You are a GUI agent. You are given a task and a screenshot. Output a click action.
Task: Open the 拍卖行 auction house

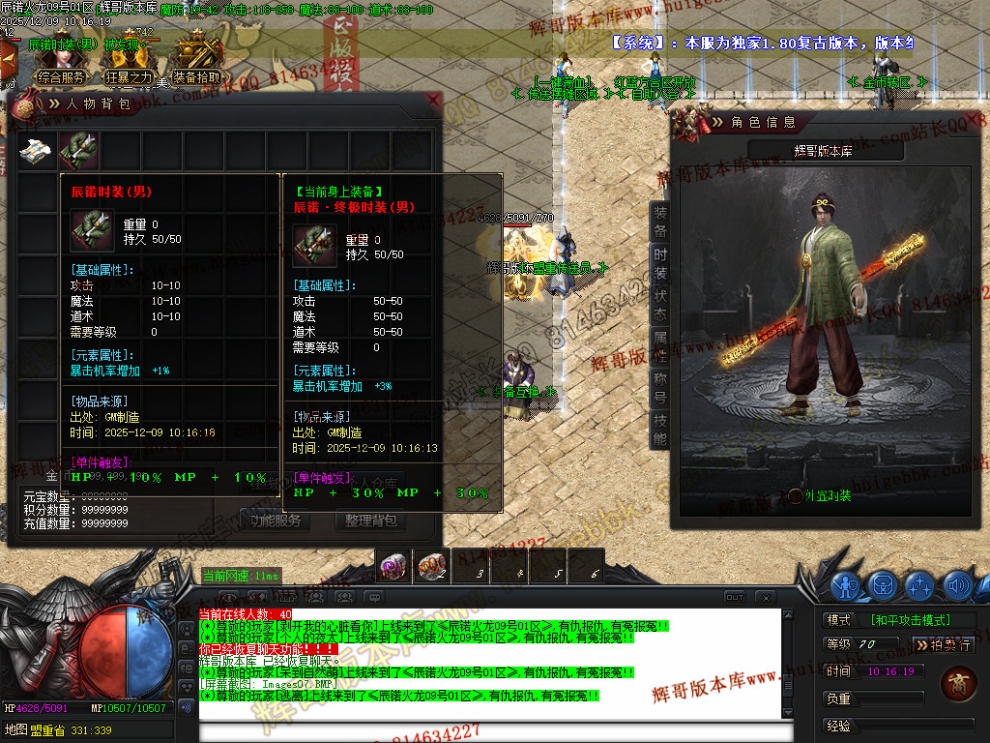point(942,645)
